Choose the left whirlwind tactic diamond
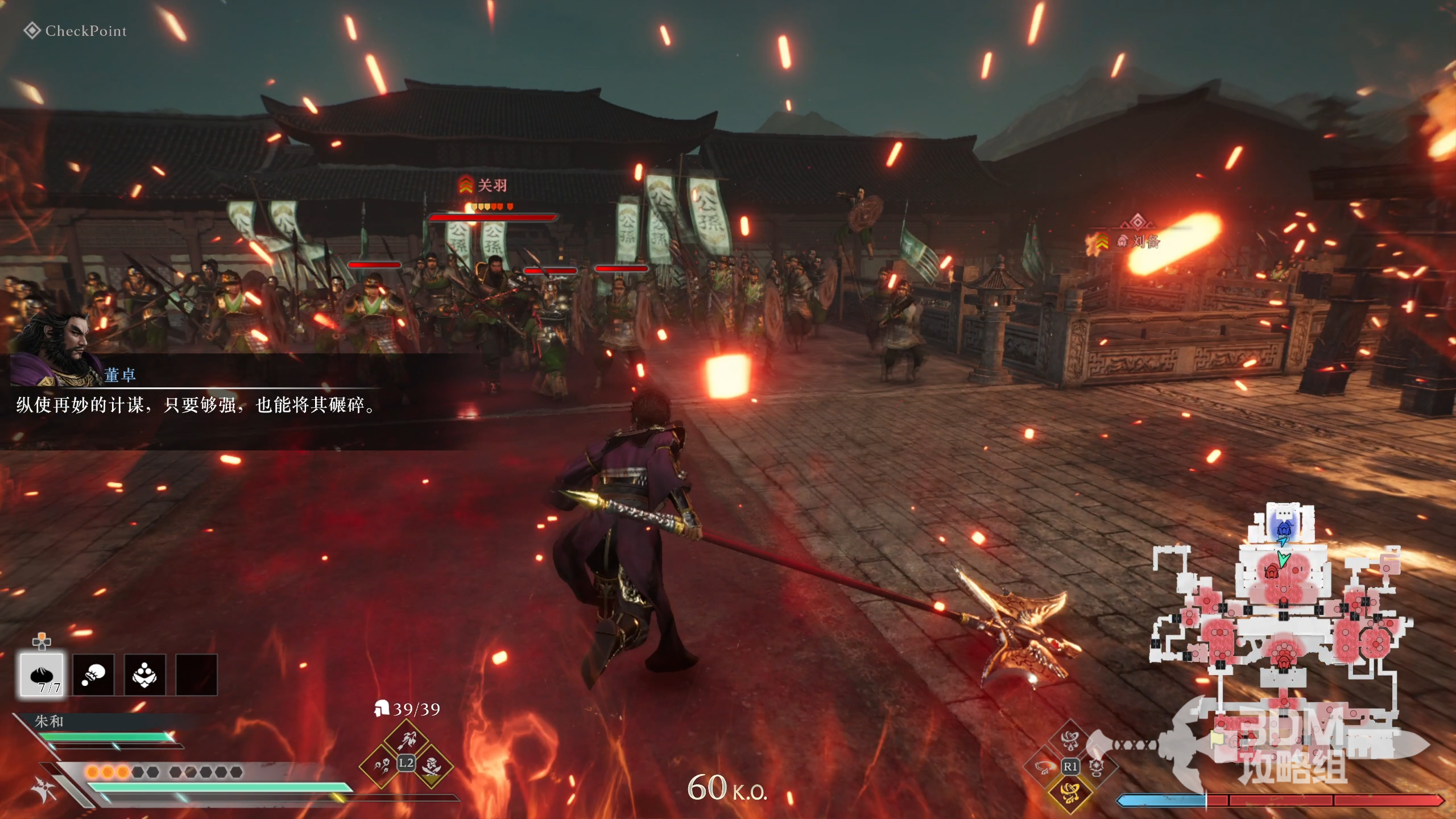 point(1044,767)
